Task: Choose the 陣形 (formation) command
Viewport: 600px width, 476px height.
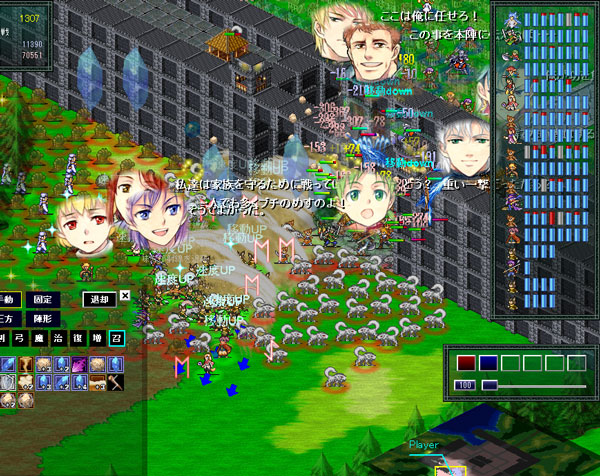Action: coord(44,318)
